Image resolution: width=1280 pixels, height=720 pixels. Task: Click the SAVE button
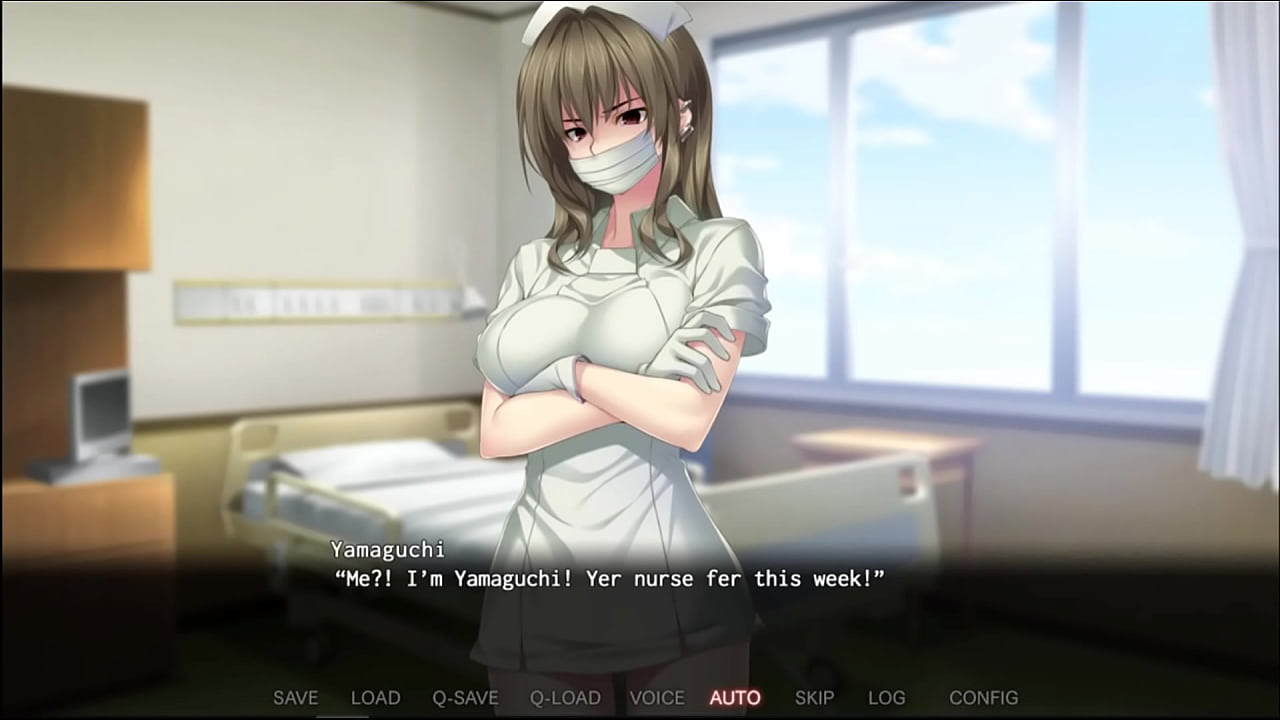[x=295, y=698]
